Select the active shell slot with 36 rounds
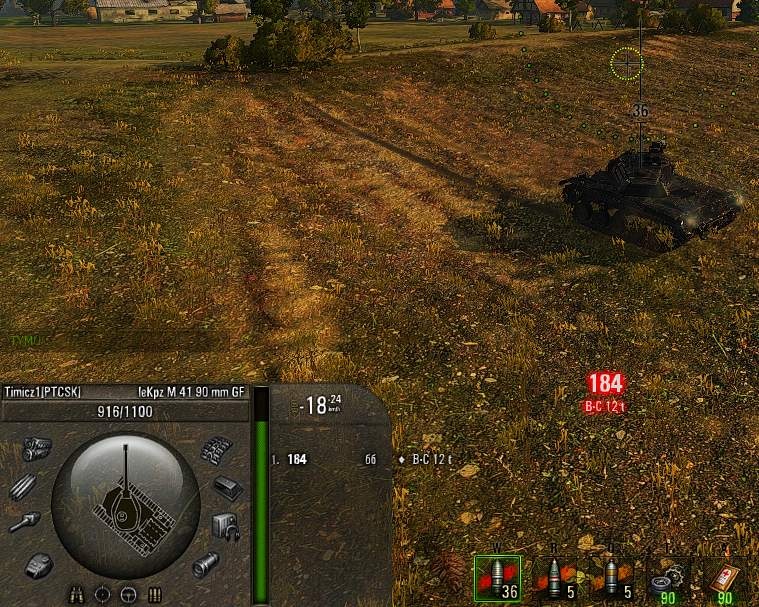The image size is (759, 607). (497, 578)
